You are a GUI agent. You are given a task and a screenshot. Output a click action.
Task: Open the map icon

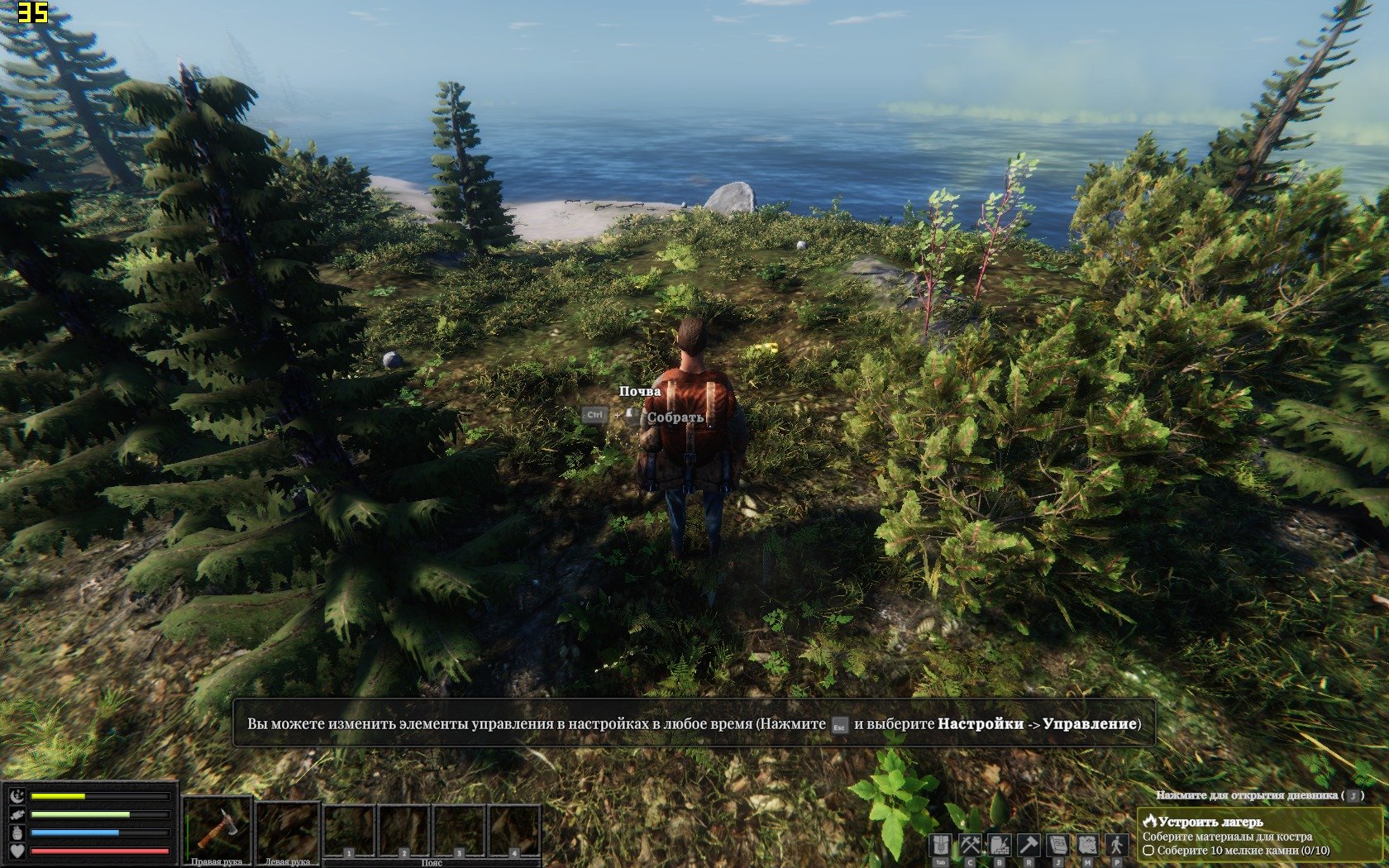click(1087, 846)
